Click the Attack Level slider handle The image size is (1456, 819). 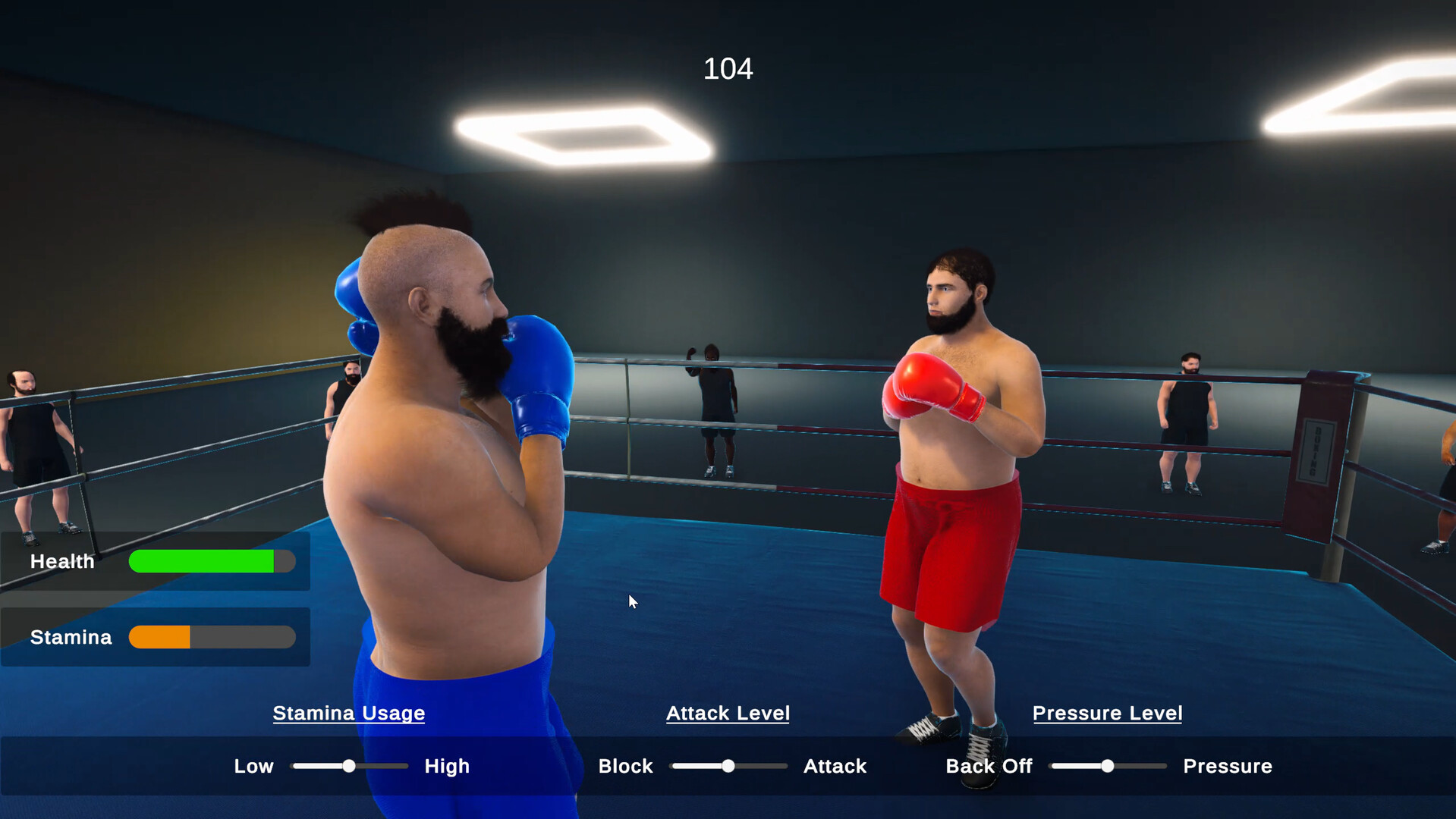tap(728, 766)
